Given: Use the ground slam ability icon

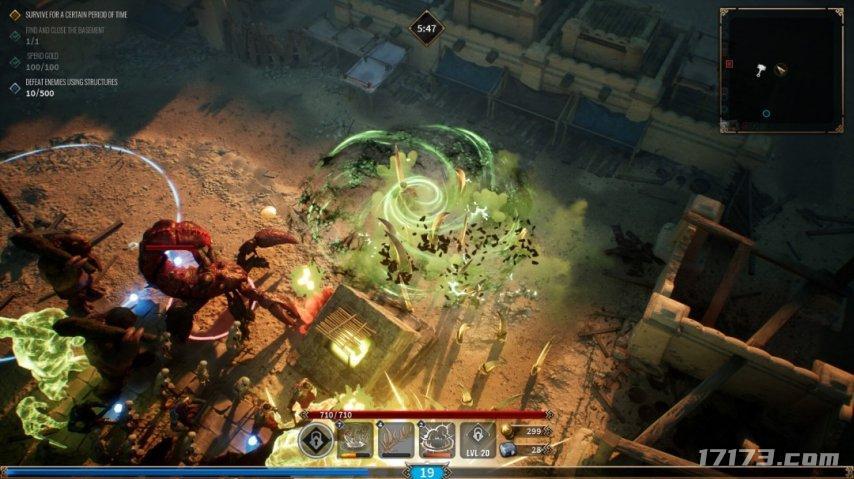Looking at the screenshot, I should point(355,439).
